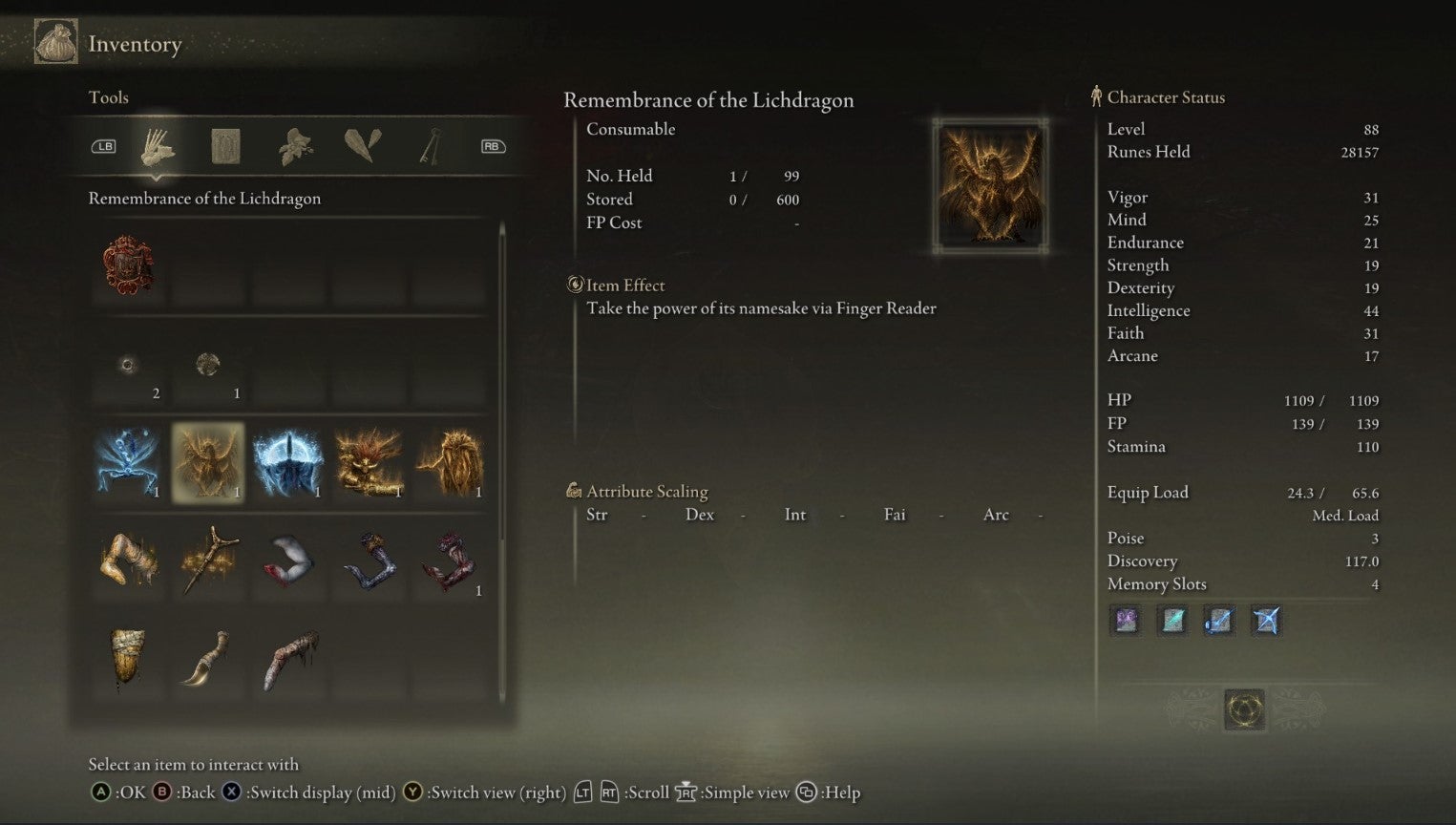Select the first memorized purple sorcery slot
The image size is (1456, 825).
click(1126, 621)
